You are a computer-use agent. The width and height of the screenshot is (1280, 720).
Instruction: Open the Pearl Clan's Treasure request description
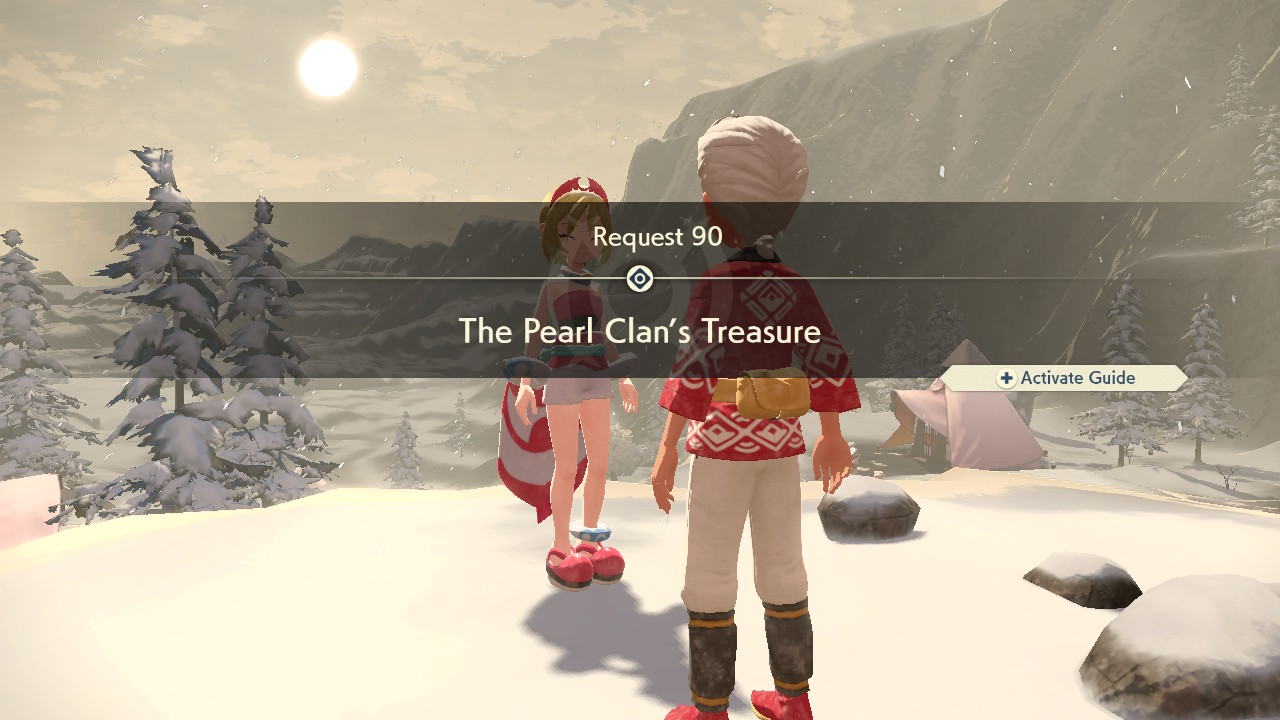[639, 330]
